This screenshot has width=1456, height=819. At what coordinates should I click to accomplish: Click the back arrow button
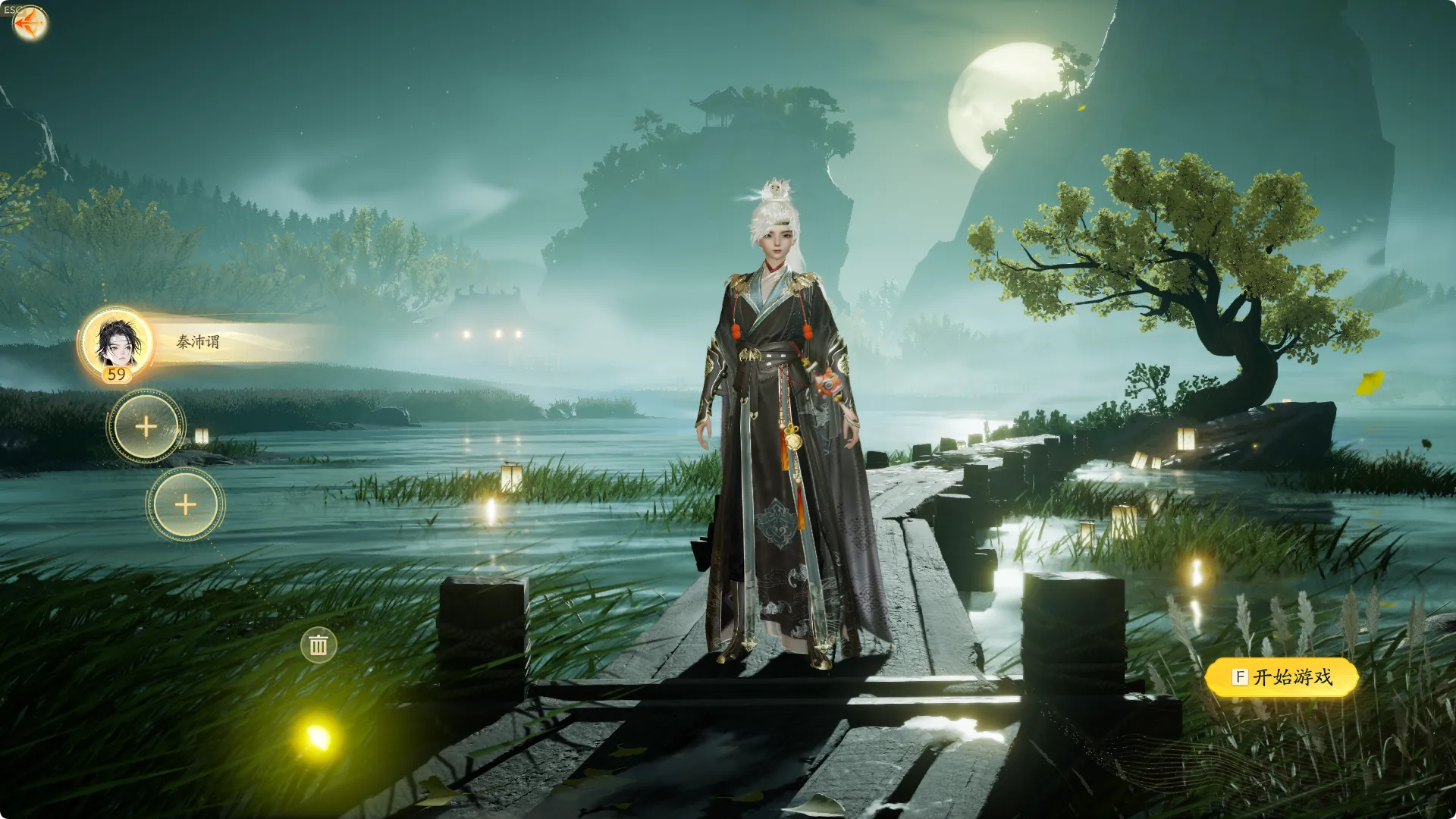30,24
